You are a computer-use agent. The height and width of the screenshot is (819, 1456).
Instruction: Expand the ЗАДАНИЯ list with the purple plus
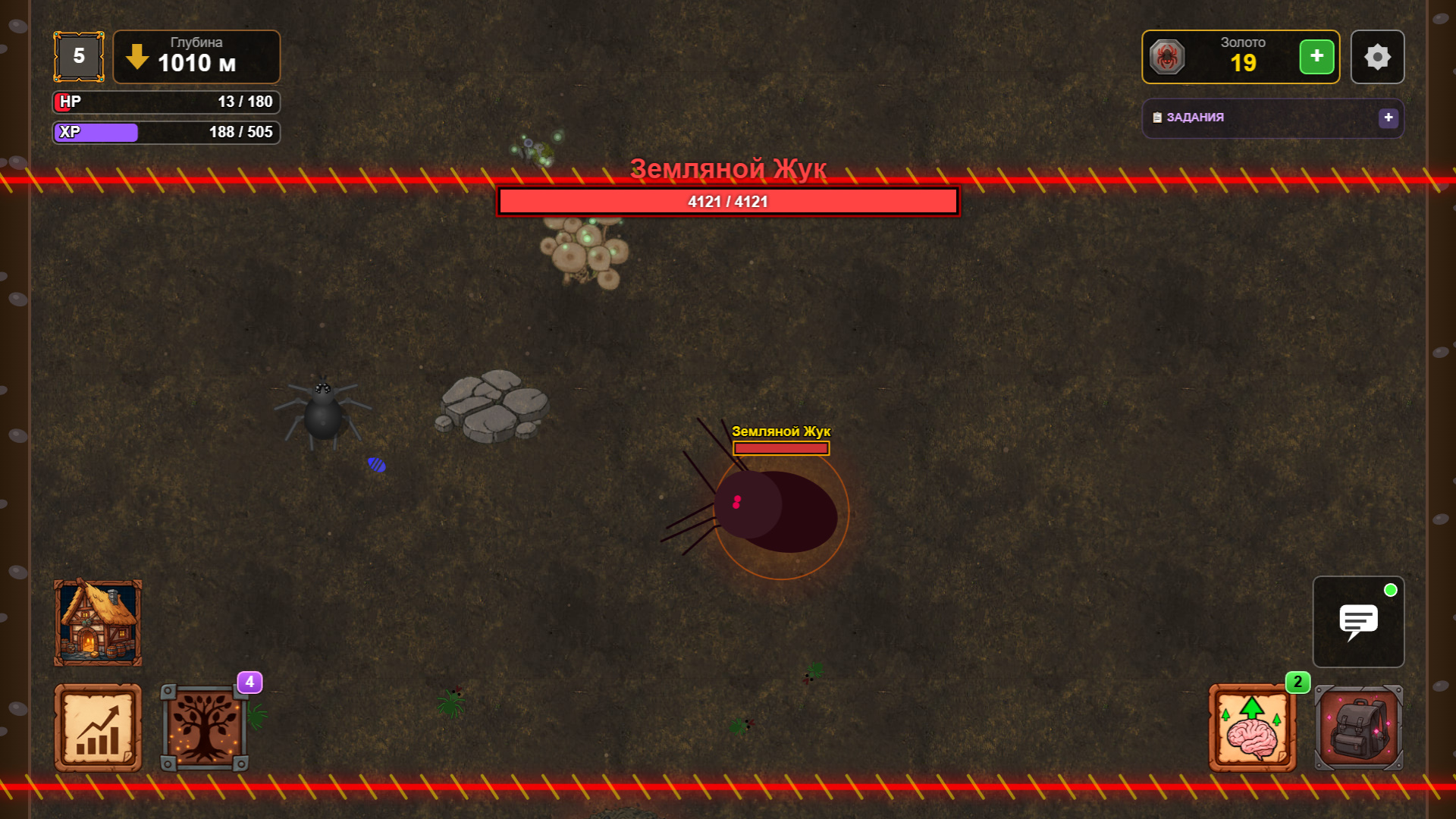1389,118
